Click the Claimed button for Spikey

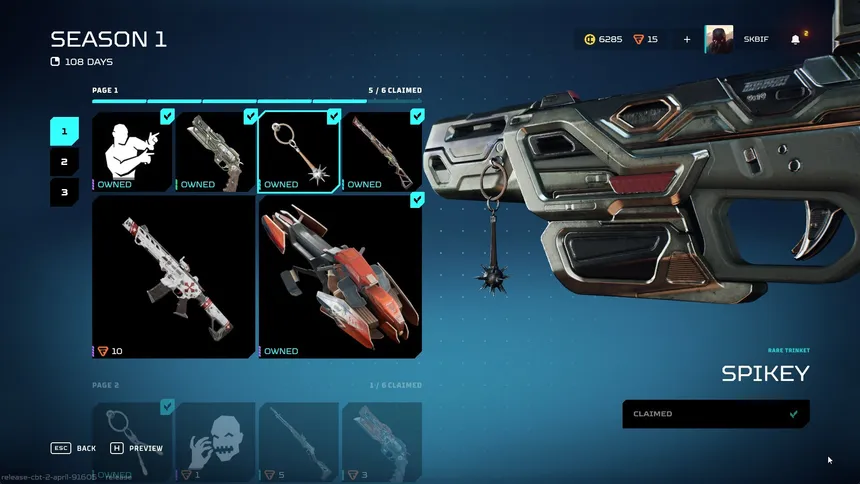point(716,414)
